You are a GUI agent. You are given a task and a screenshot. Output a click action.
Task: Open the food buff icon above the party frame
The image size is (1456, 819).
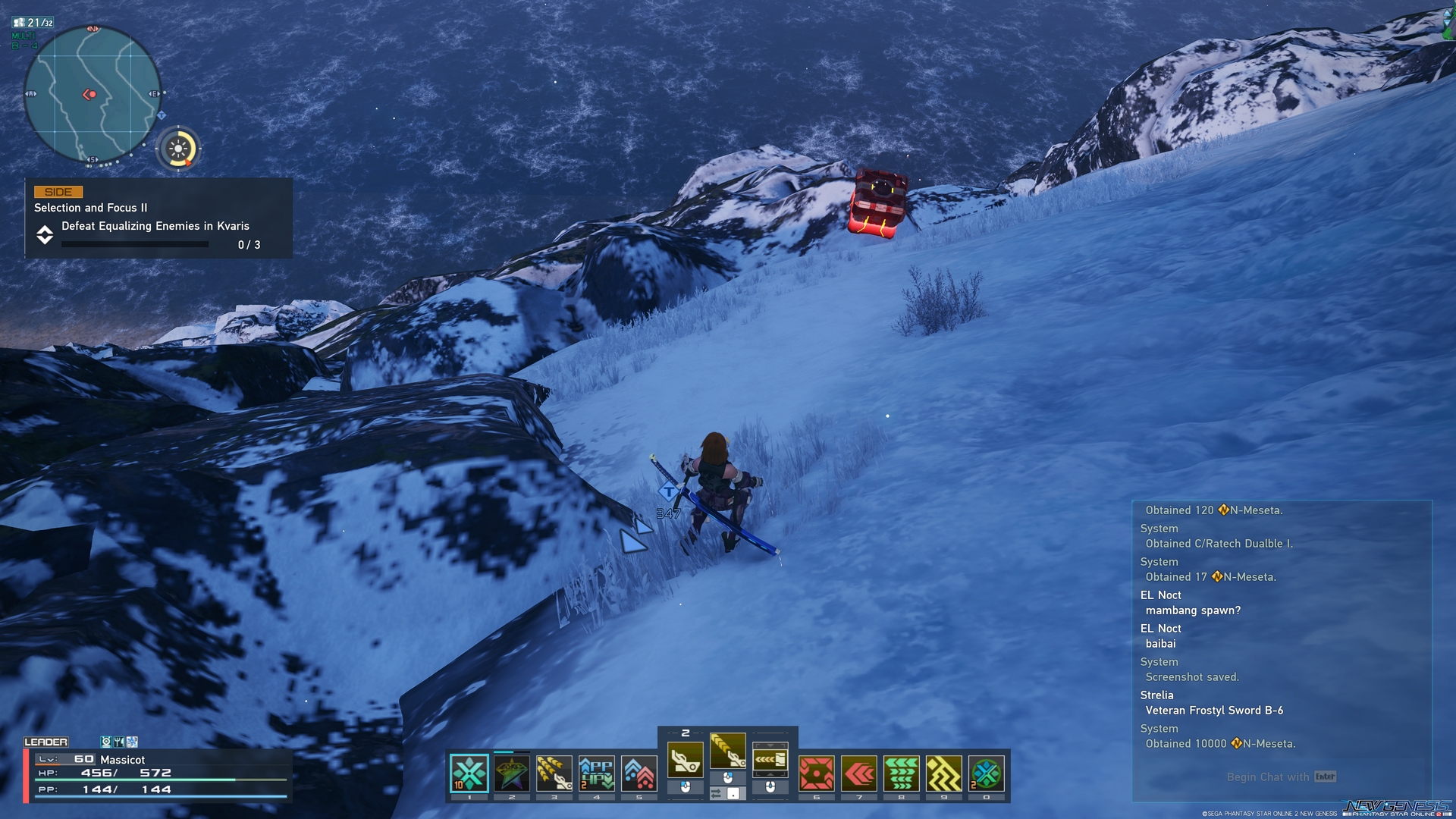tap(119, 742)
